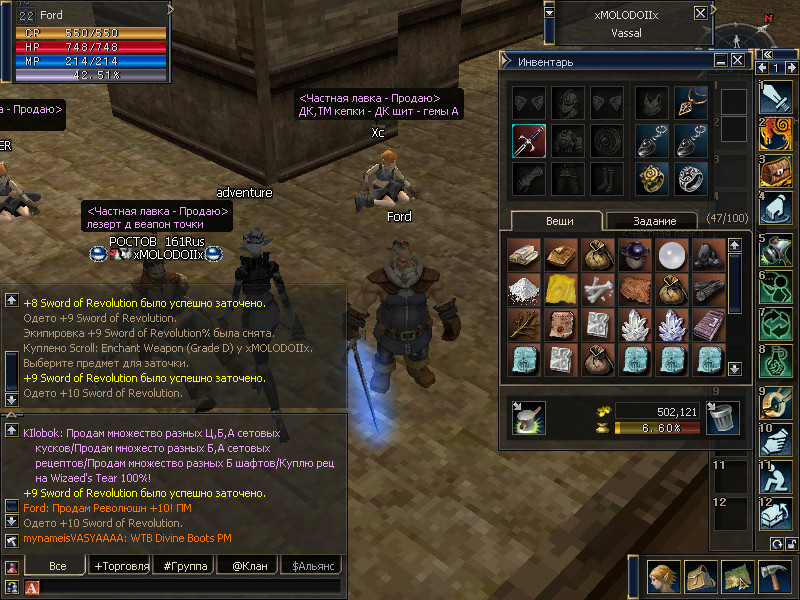The image size is (800, 600).
Task: Select the equipped Sword of Revolution slot
Action: 529,141
